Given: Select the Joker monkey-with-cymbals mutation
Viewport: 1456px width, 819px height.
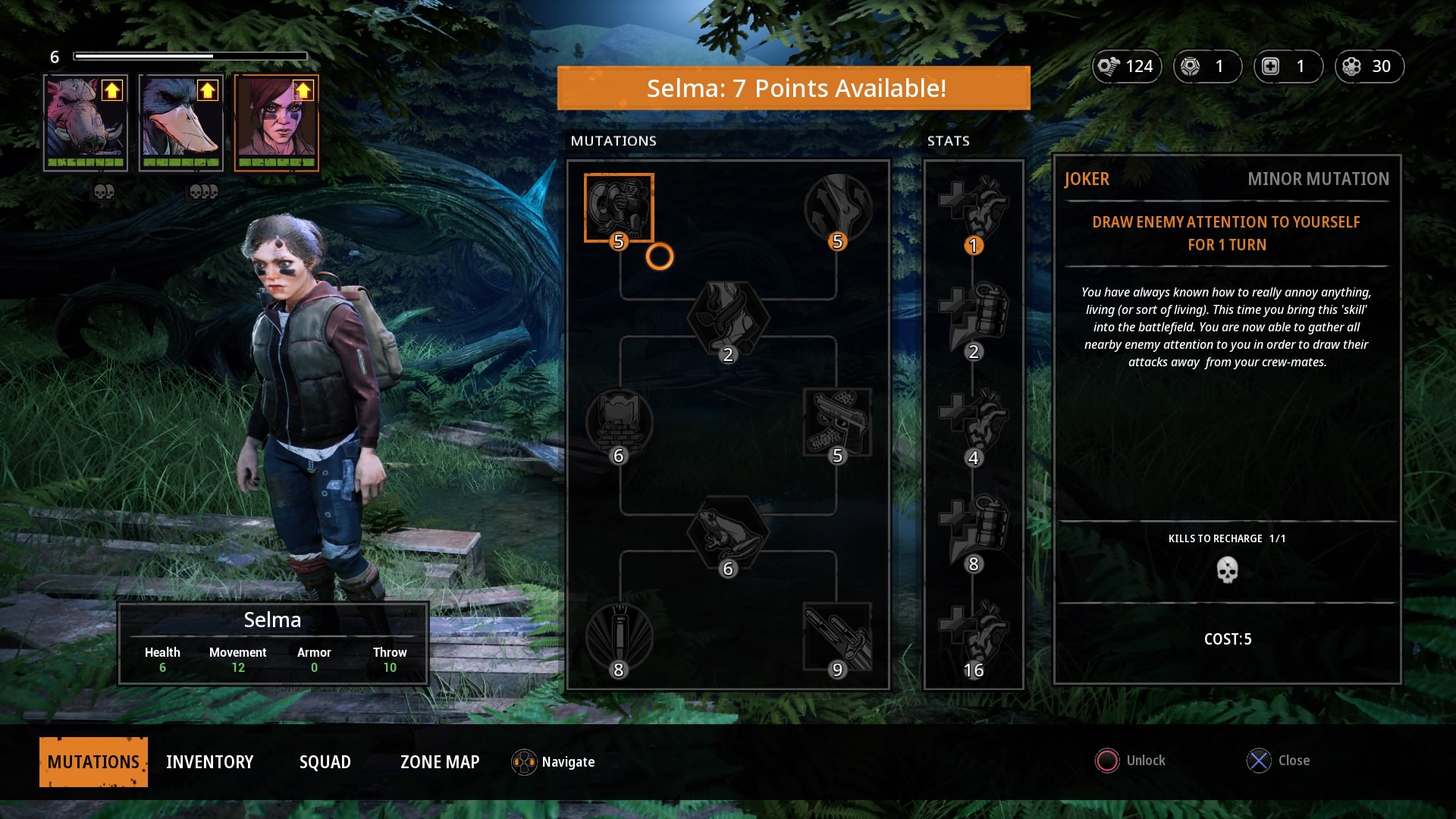Looking at the screenshot, I should (x=619, y=208).
